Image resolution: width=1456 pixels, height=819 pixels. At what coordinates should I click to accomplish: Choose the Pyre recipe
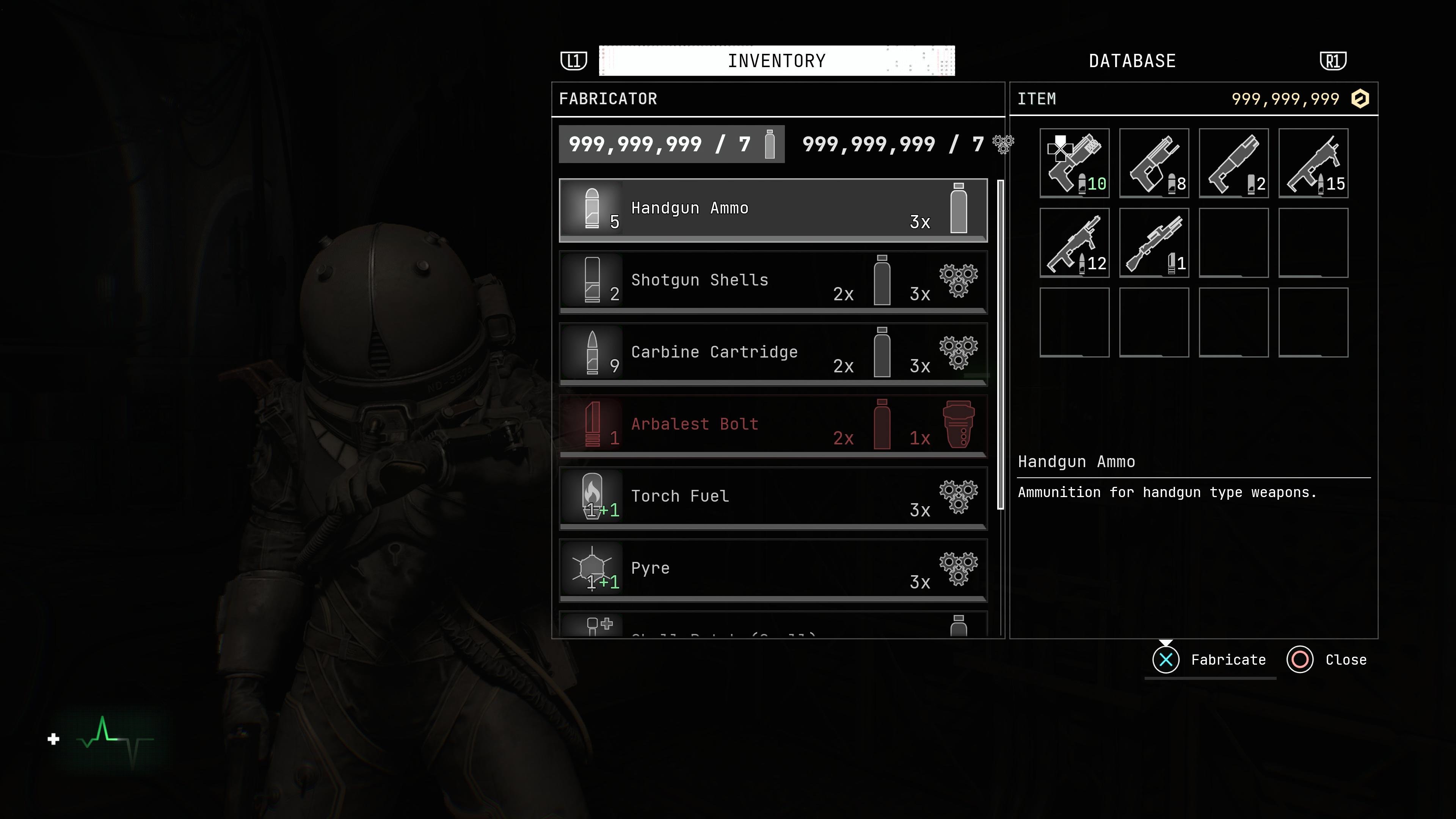pos(773,569)
